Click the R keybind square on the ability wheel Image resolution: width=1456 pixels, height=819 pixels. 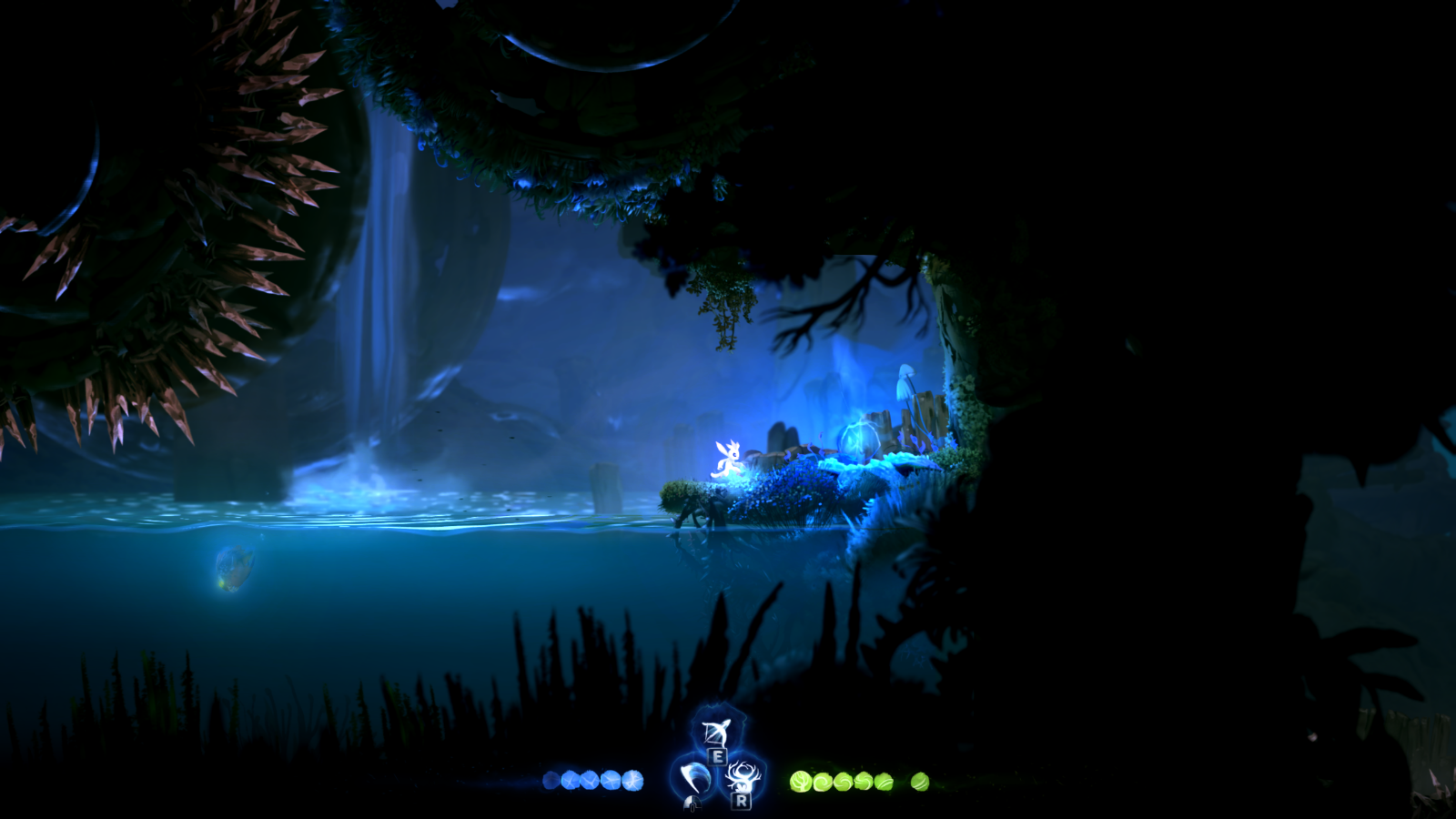click(741, 802)
